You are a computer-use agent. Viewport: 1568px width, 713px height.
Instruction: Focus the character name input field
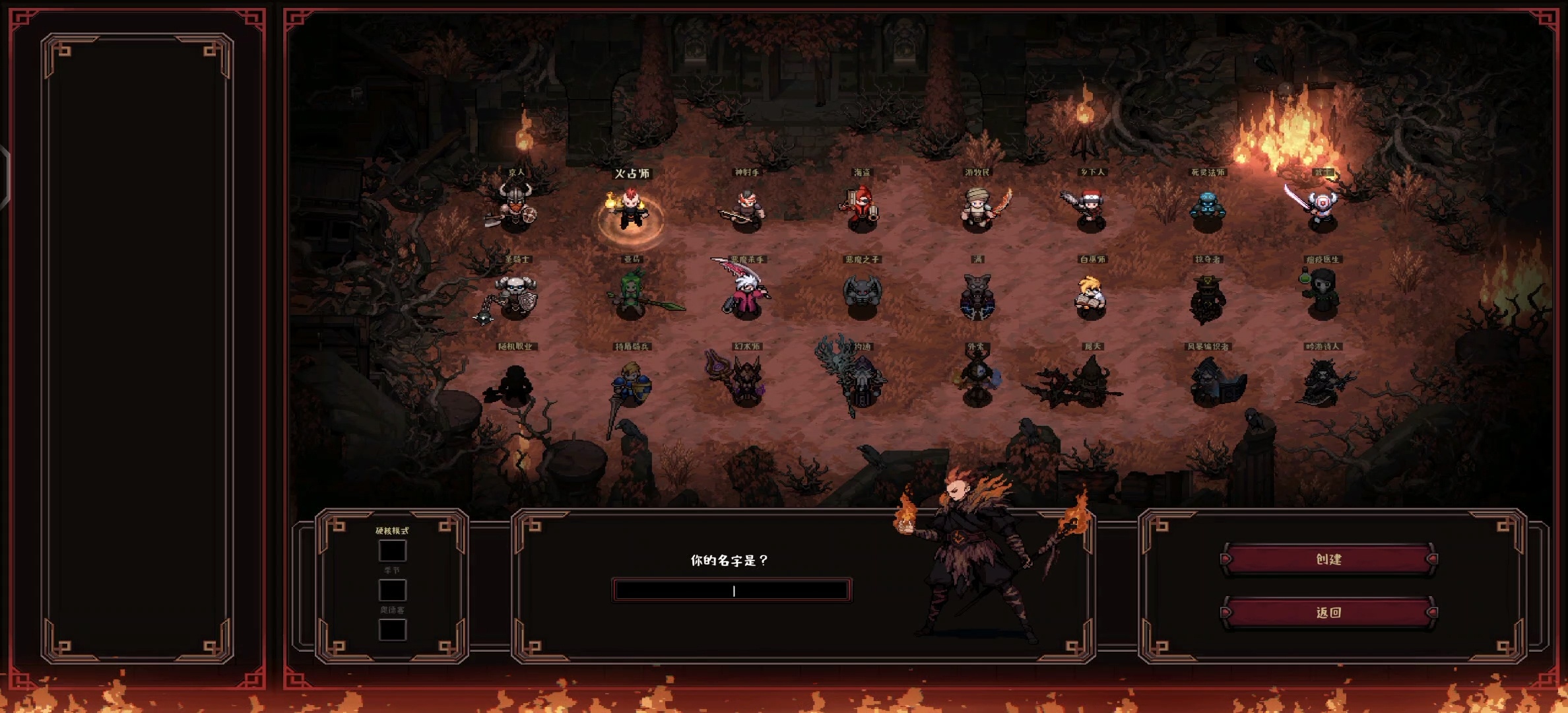point(732,590)
